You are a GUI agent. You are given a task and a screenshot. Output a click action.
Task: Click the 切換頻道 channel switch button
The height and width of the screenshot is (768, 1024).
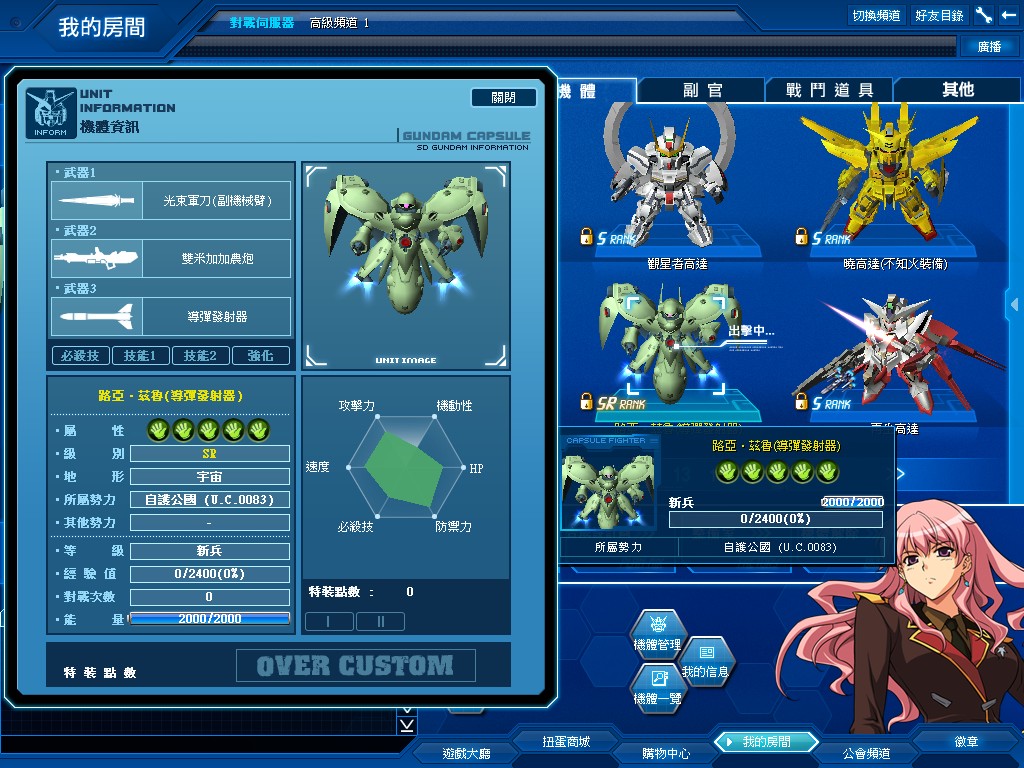[876, 15]
